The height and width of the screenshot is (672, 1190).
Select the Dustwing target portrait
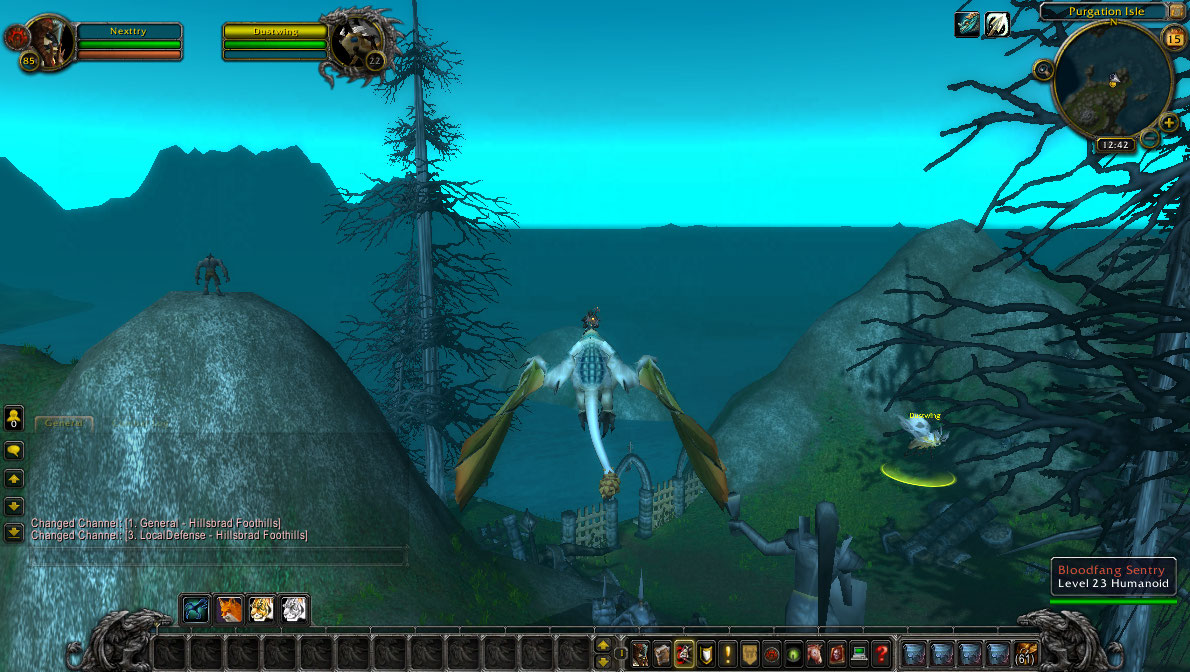(x=355, y=42)
